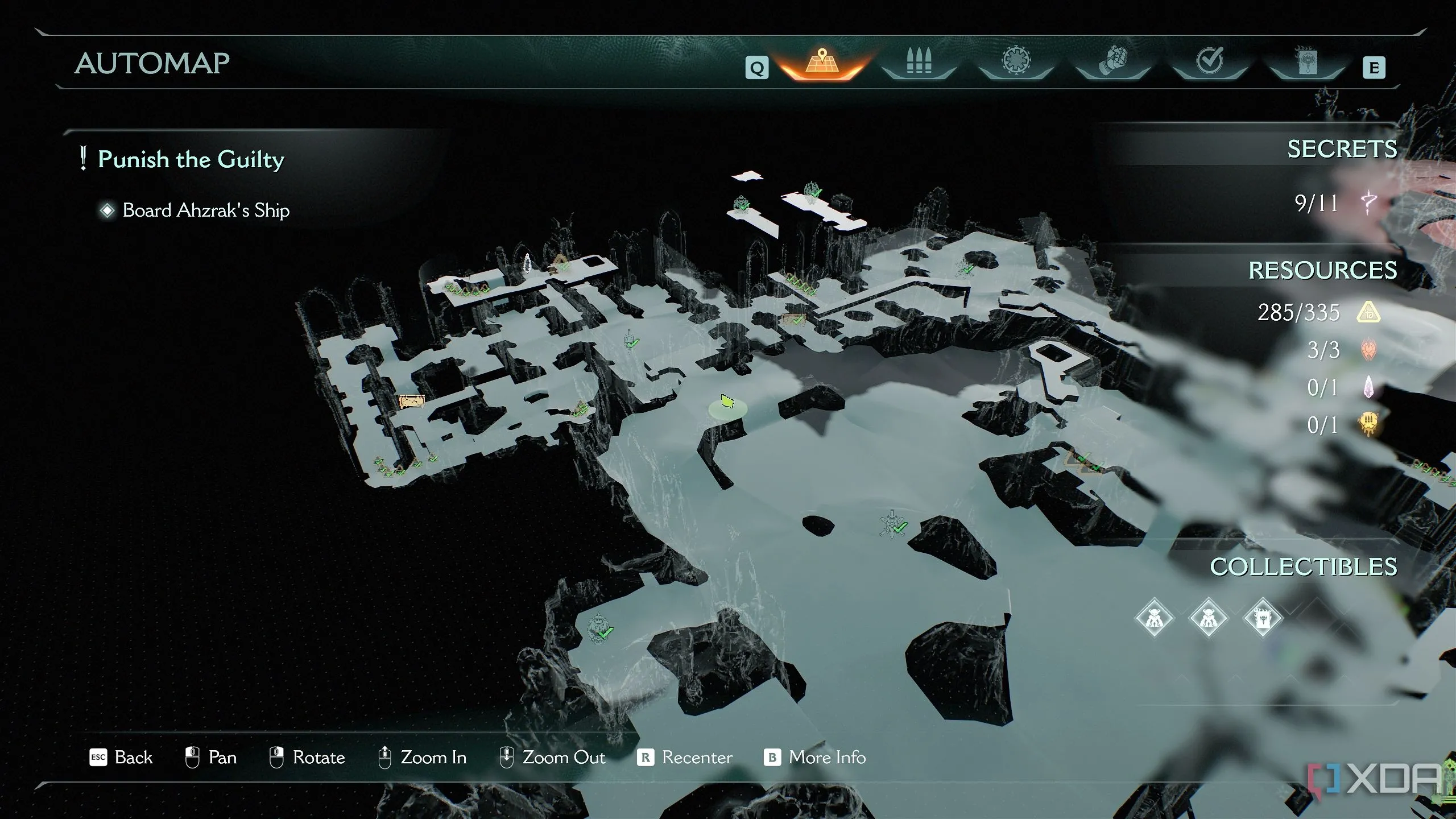Viewport: 1456px width, 819px height.
Task: Select the orange Automap tab
Action: 822,63
